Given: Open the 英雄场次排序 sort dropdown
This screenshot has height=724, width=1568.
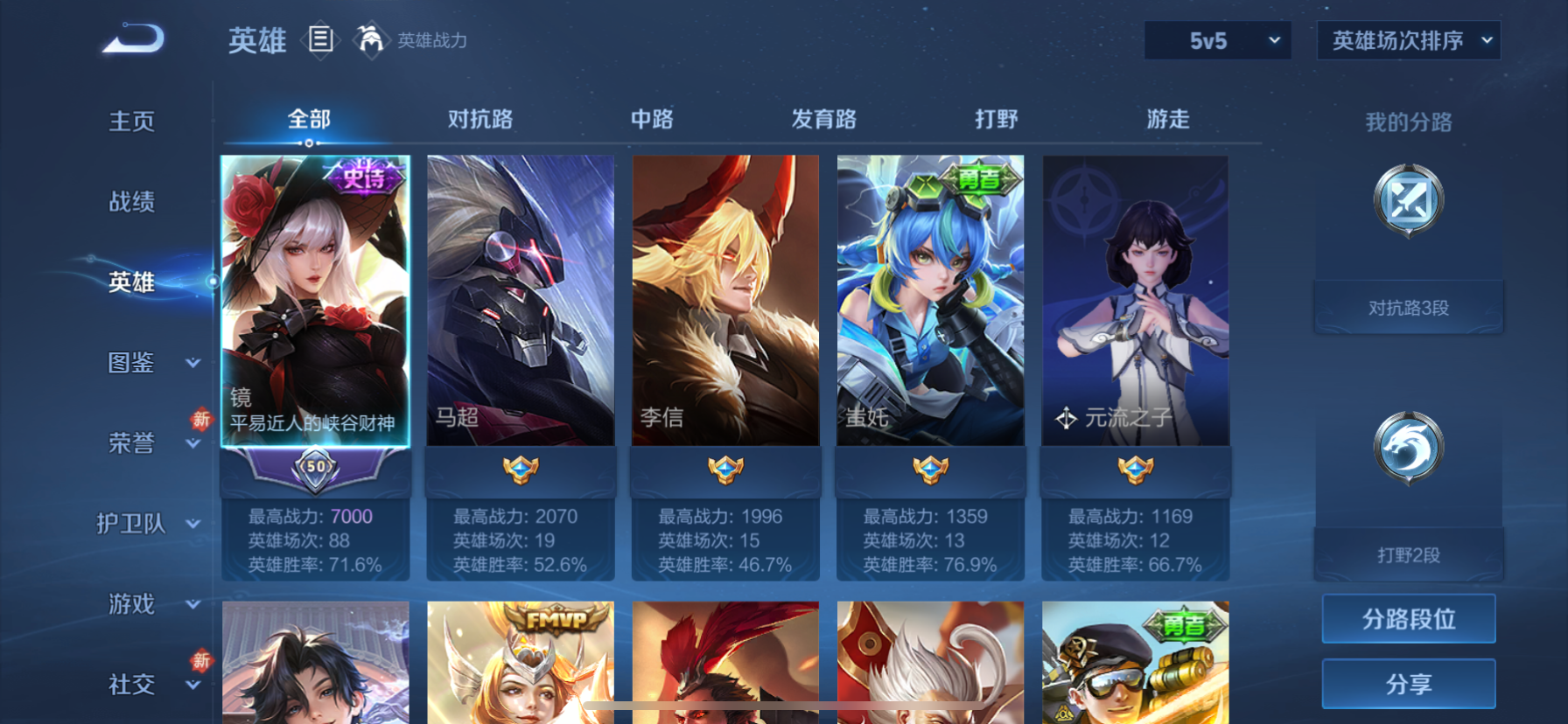Looking at the screenshot, I should [x=1408, y=40].
